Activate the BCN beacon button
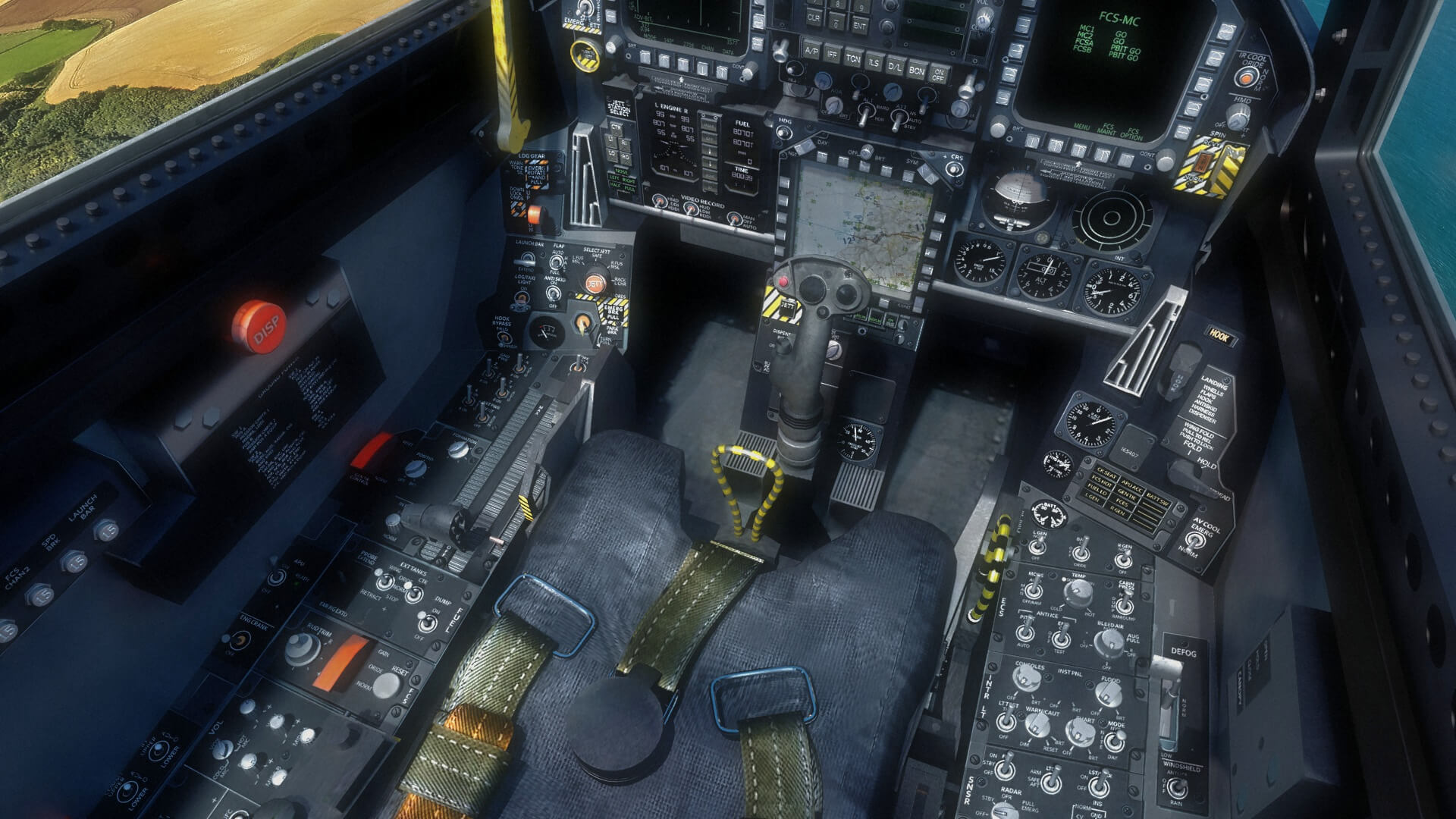The width and height of the screenshot is (1456, 819). click(917, 70)
